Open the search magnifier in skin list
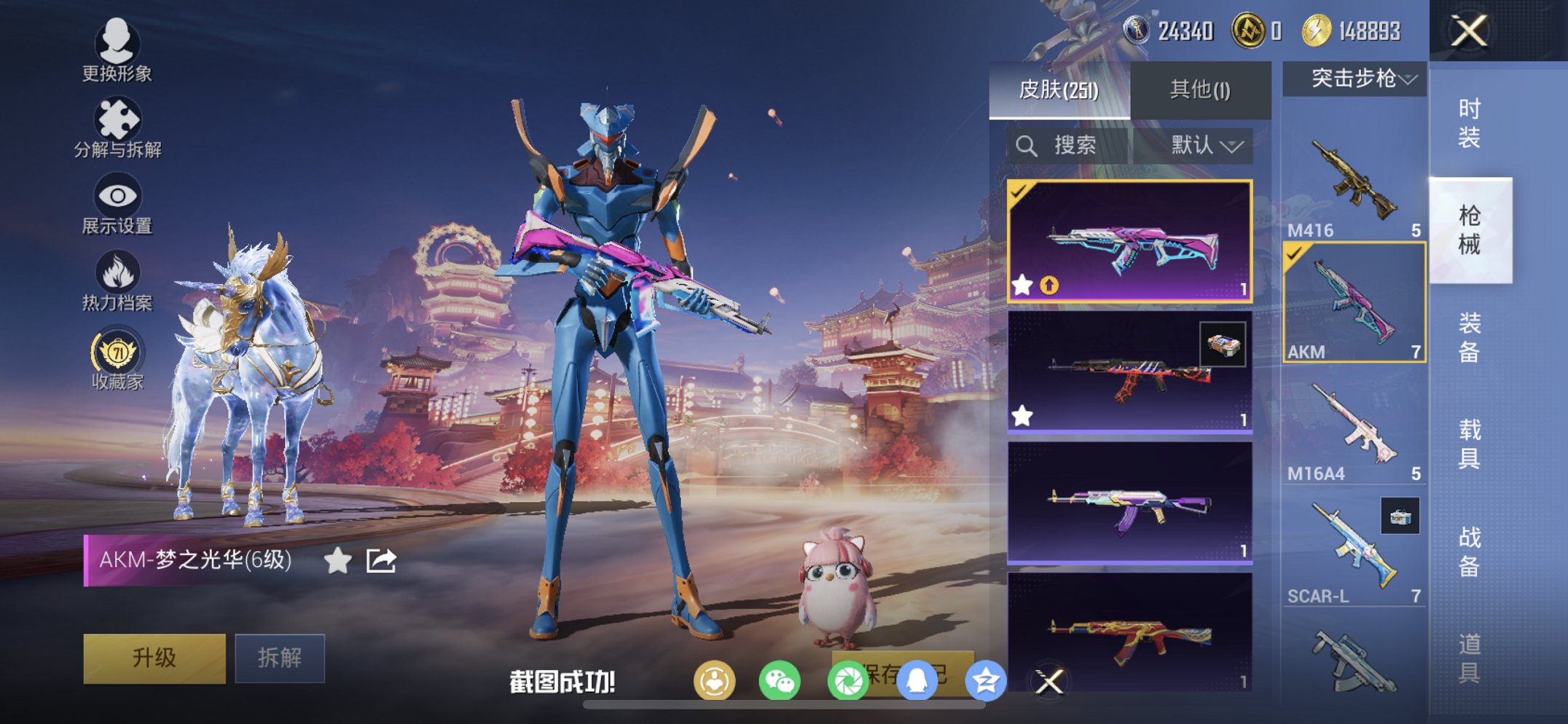The width and height of the screenshot is (1568, 724). click(x=1027, y=144)
